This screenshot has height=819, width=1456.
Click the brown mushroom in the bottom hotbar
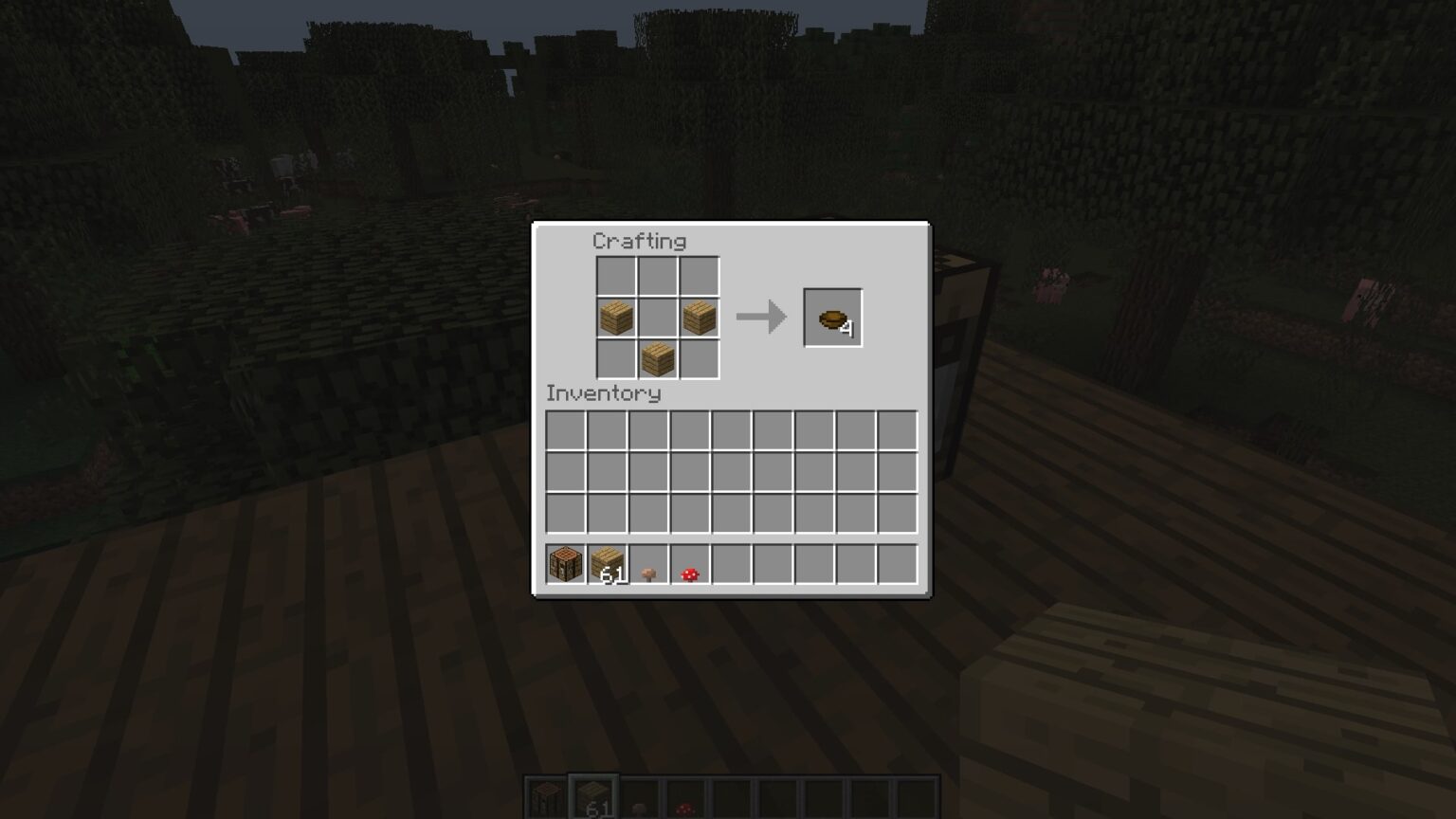[638, 801]
